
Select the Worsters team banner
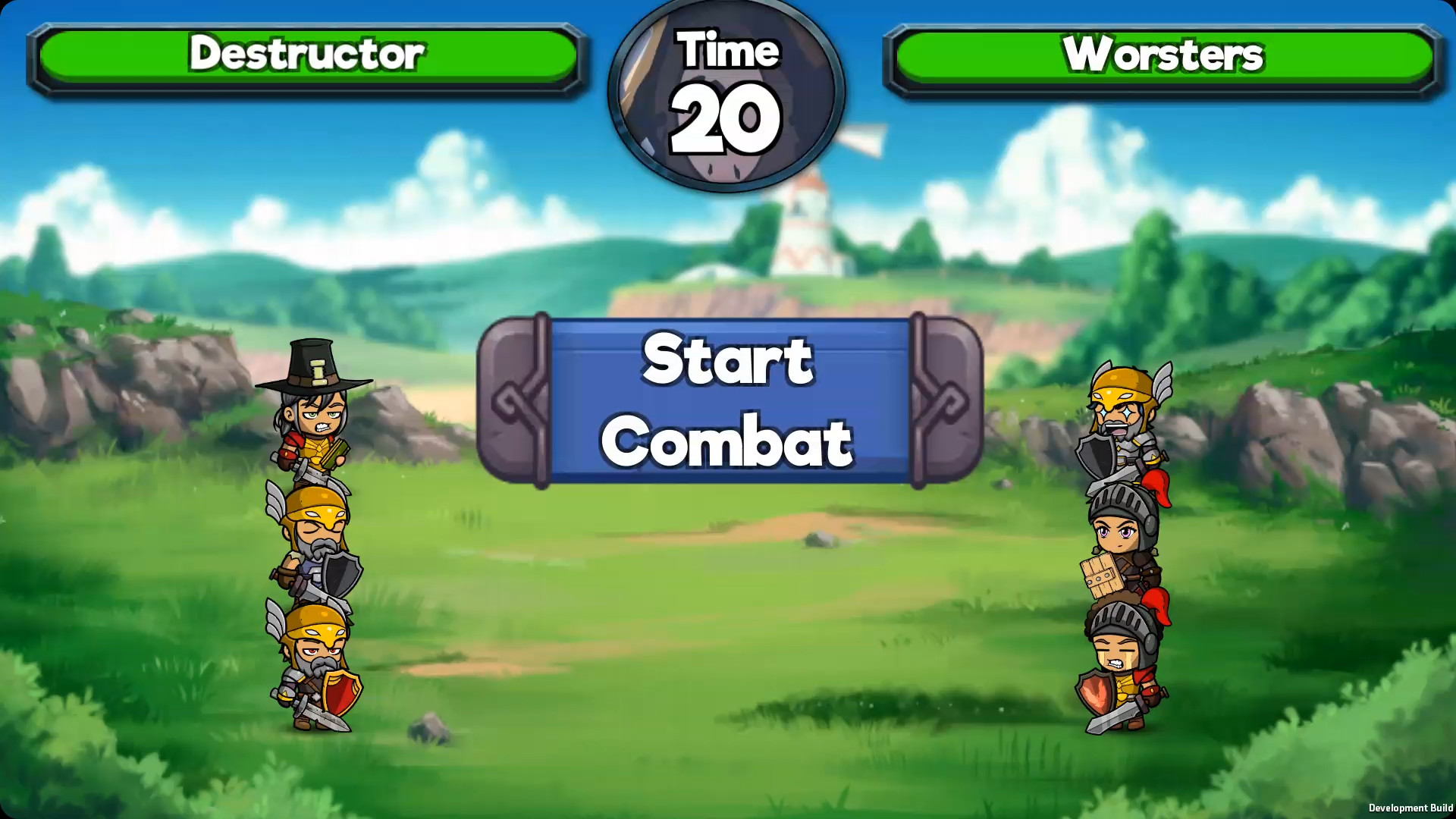tap(1160, 55)
